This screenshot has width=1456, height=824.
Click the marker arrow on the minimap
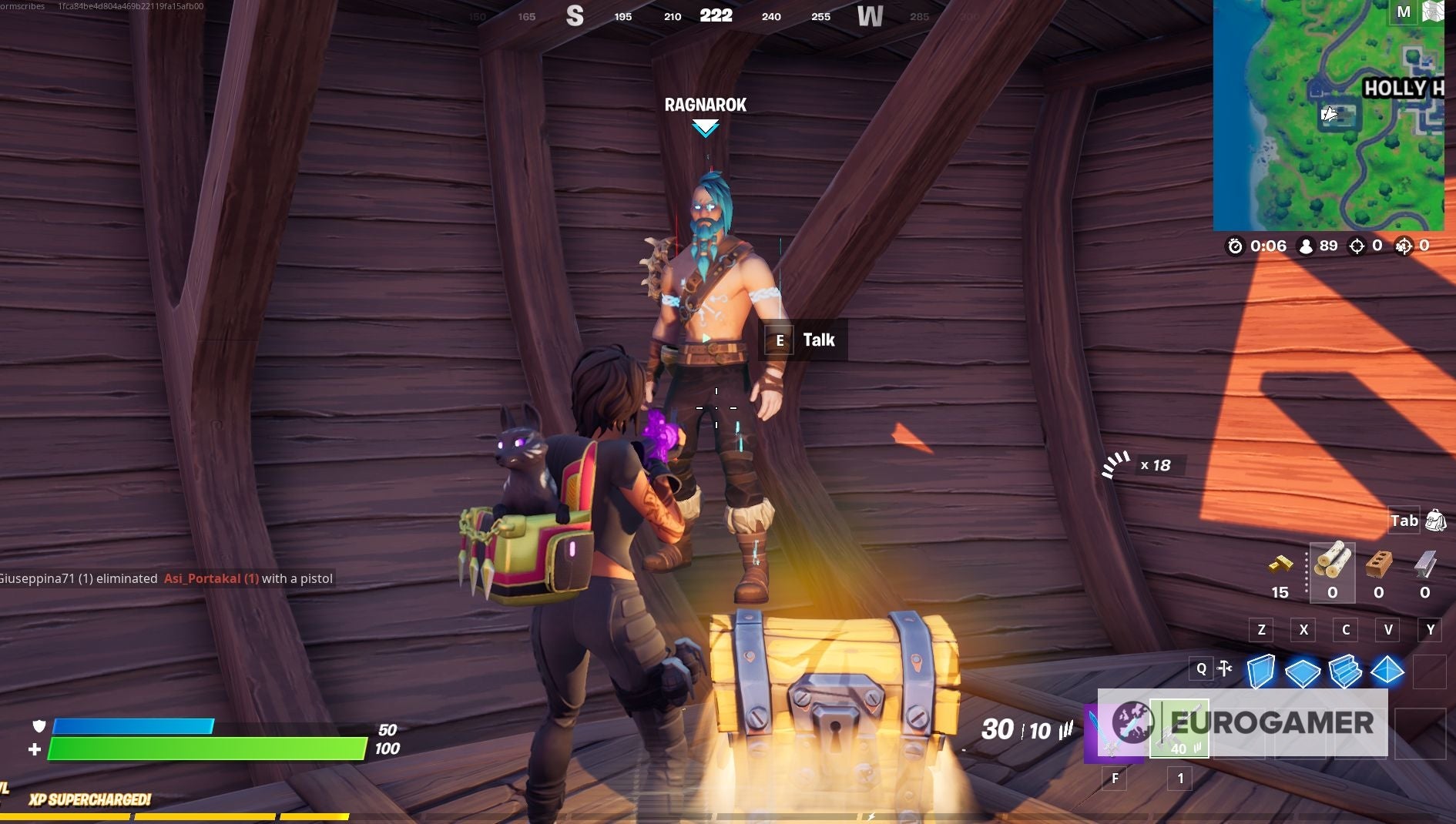(x=1330, y=114)
